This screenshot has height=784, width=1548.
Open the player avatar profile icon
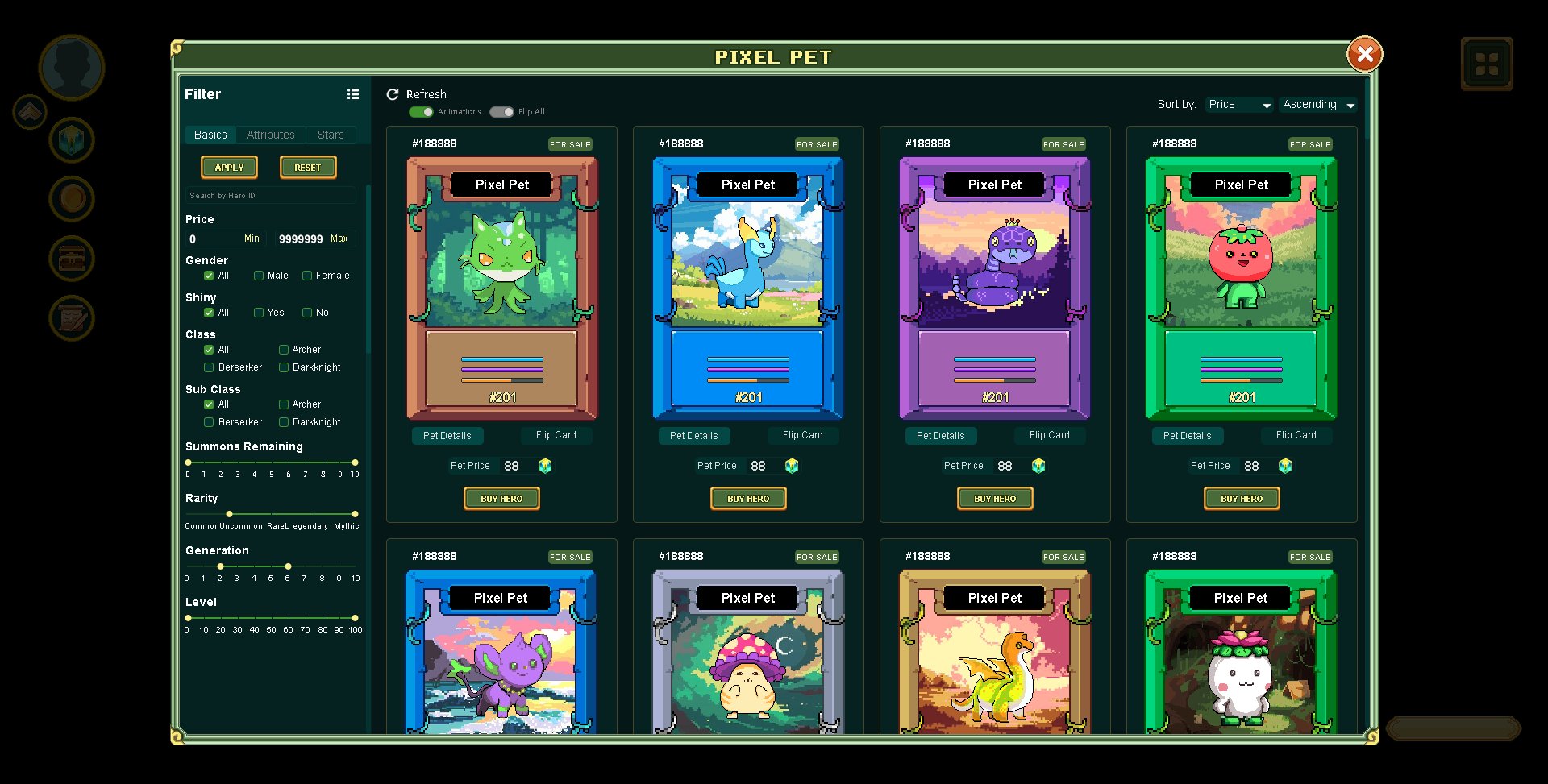(x=71, y=68)
